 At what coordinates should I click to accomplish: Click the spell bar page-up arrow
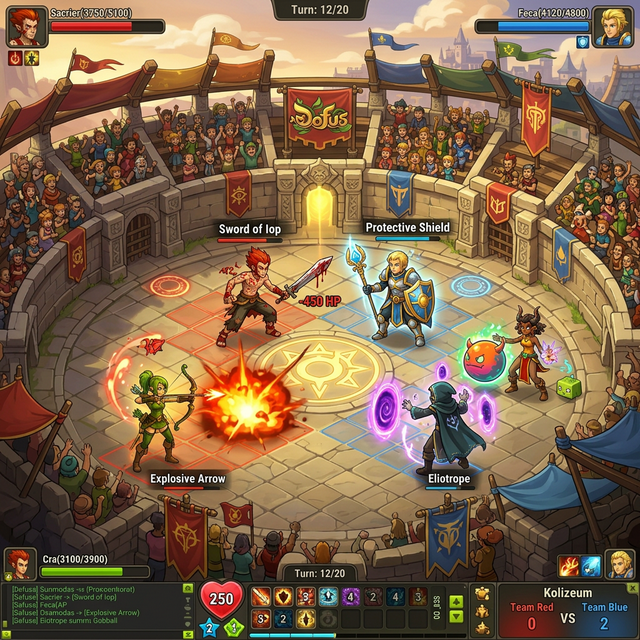(x=456, y=602)
